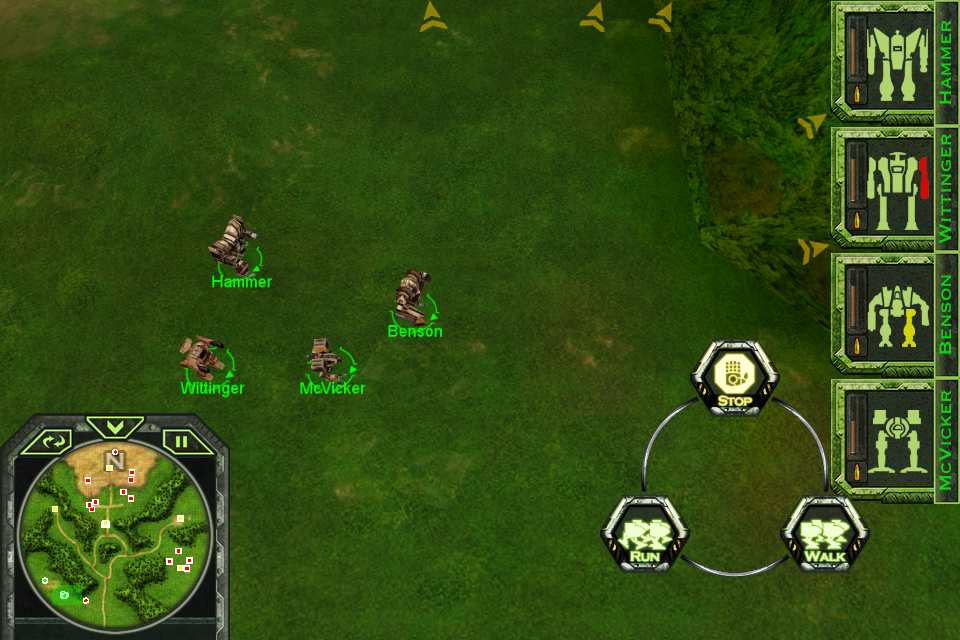The height and width of the screenshot is (640, 960).
Task: Choose the Run movement mode
Action: click(644, 533)
